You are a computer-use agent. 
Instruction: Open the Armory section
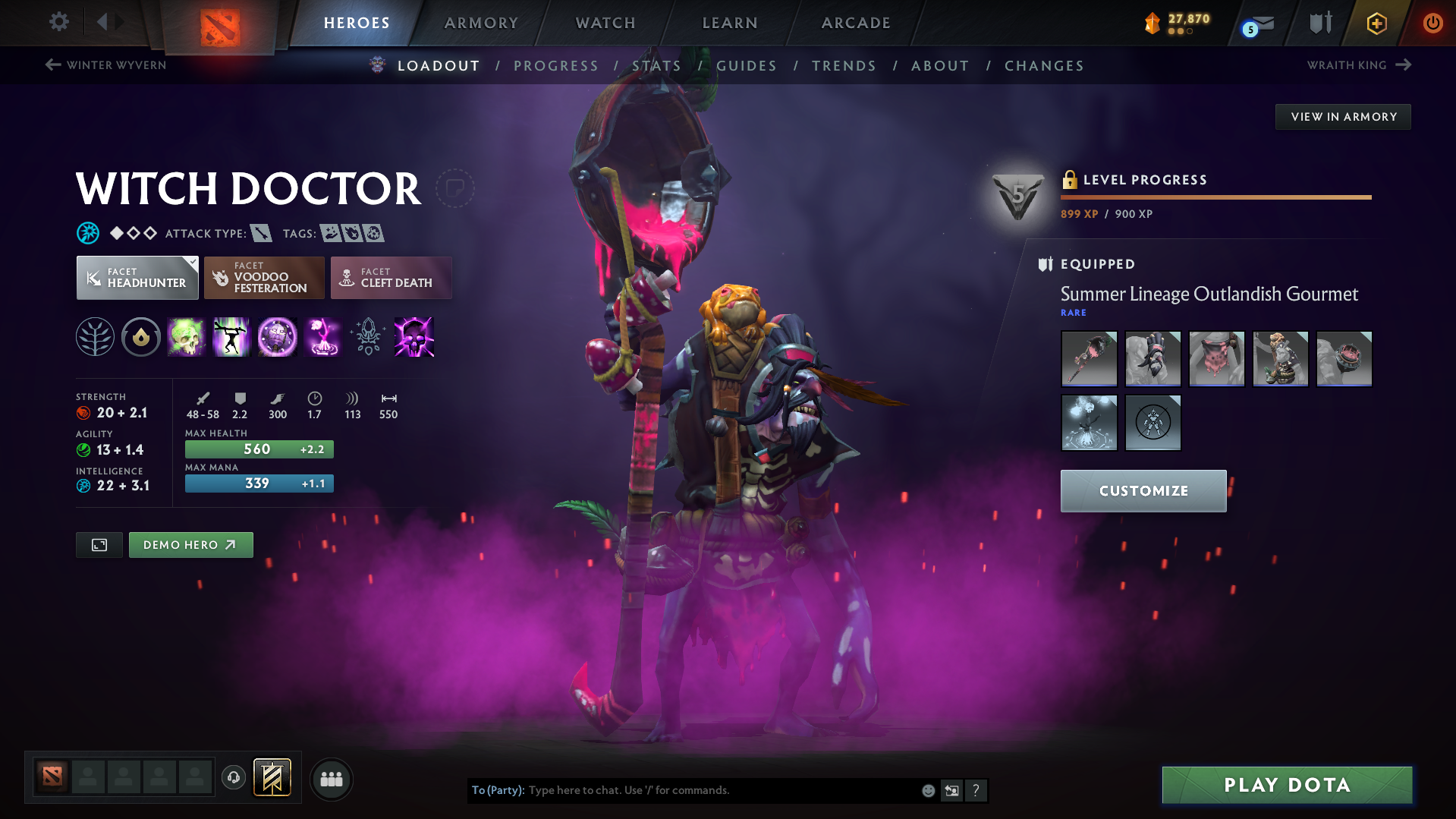[x=481, y=23]
